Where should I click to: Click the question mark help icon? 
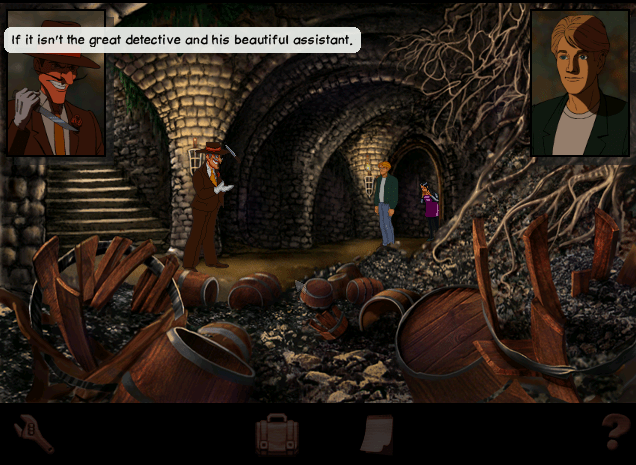tap(614, 433)
